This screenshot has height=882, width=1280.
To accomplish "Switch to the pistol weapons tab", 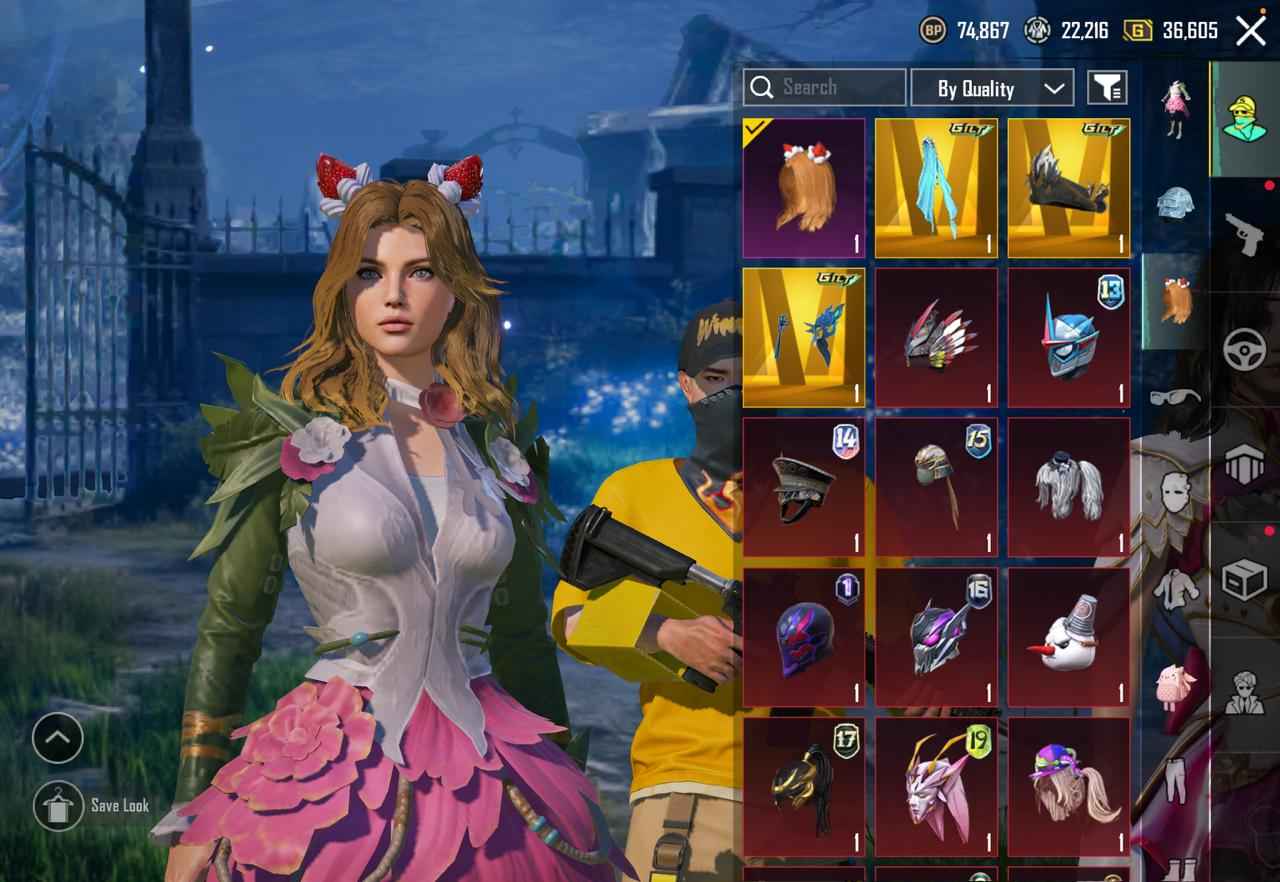I will [1245, 235].
